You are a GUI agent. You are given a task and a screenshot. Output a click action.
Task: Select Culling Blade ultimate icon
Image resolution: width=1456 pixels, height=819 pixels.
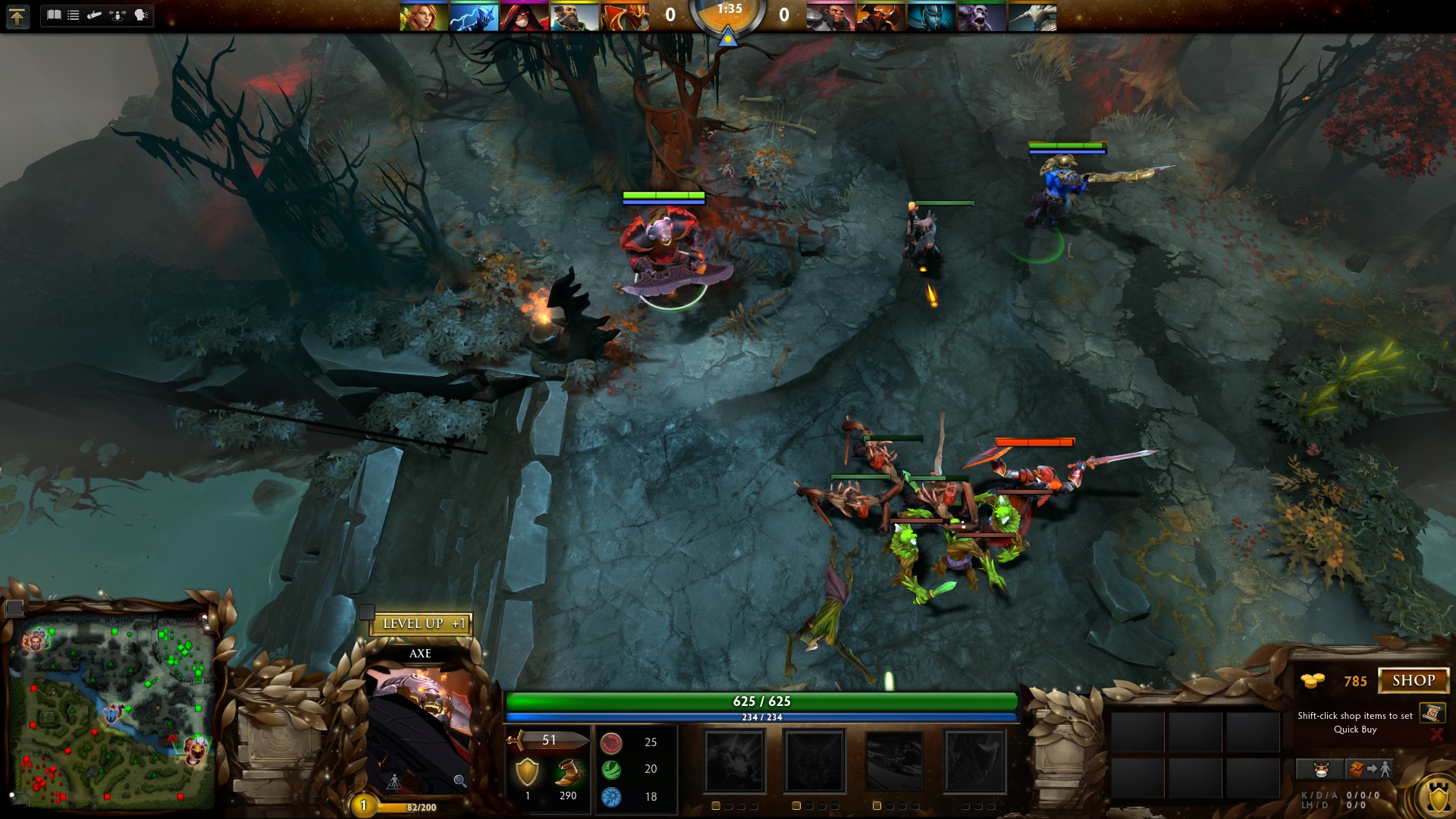[x=974, y=761]
